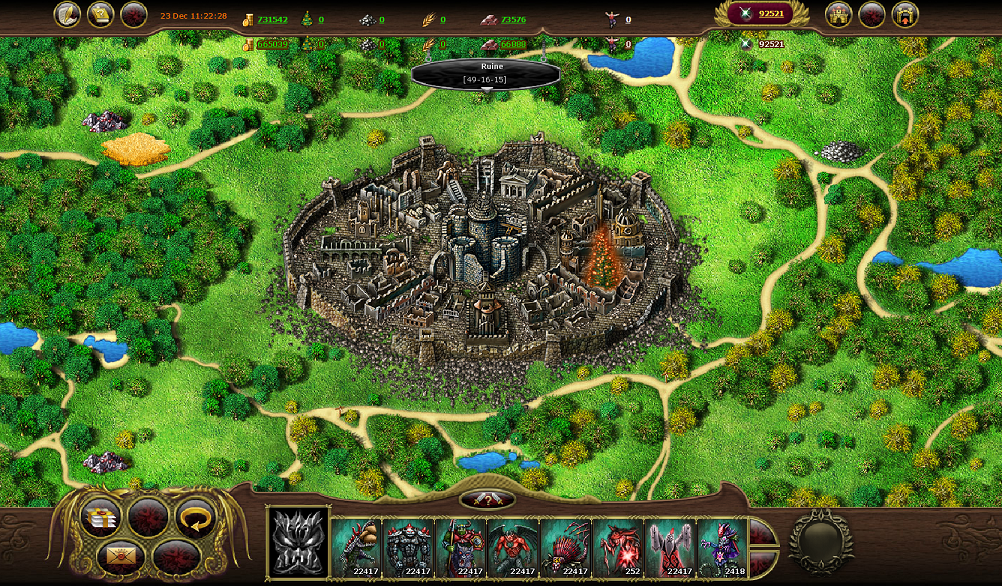Select the silver demon mask hero portrait
The width and height of the screenshot is (1002, 586).
(298, 544)
